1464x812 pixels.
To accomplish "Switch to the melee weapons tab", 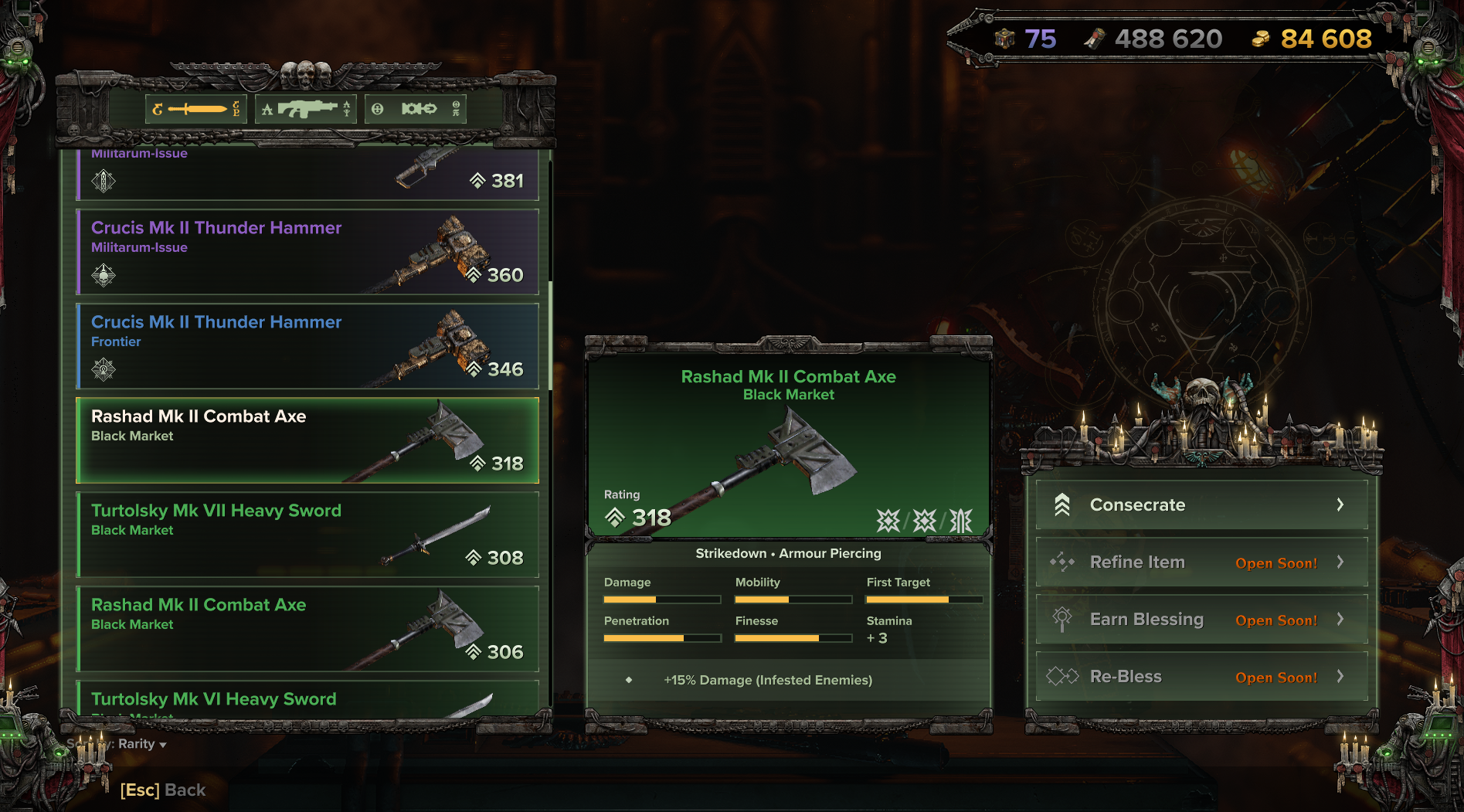I will [196, 109].
